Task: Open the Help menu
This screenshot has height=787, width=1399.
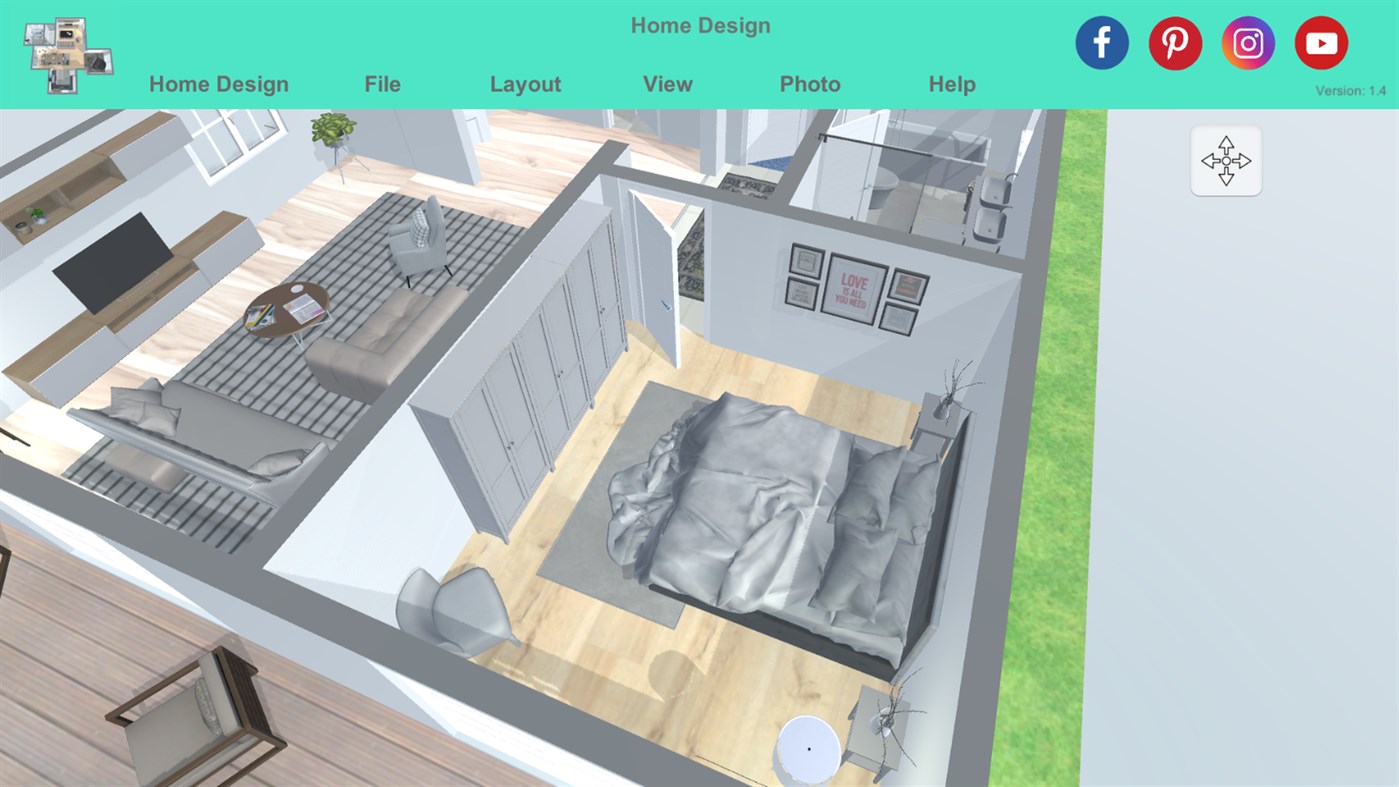Action: pyautogui.click(x=951, y=84)
